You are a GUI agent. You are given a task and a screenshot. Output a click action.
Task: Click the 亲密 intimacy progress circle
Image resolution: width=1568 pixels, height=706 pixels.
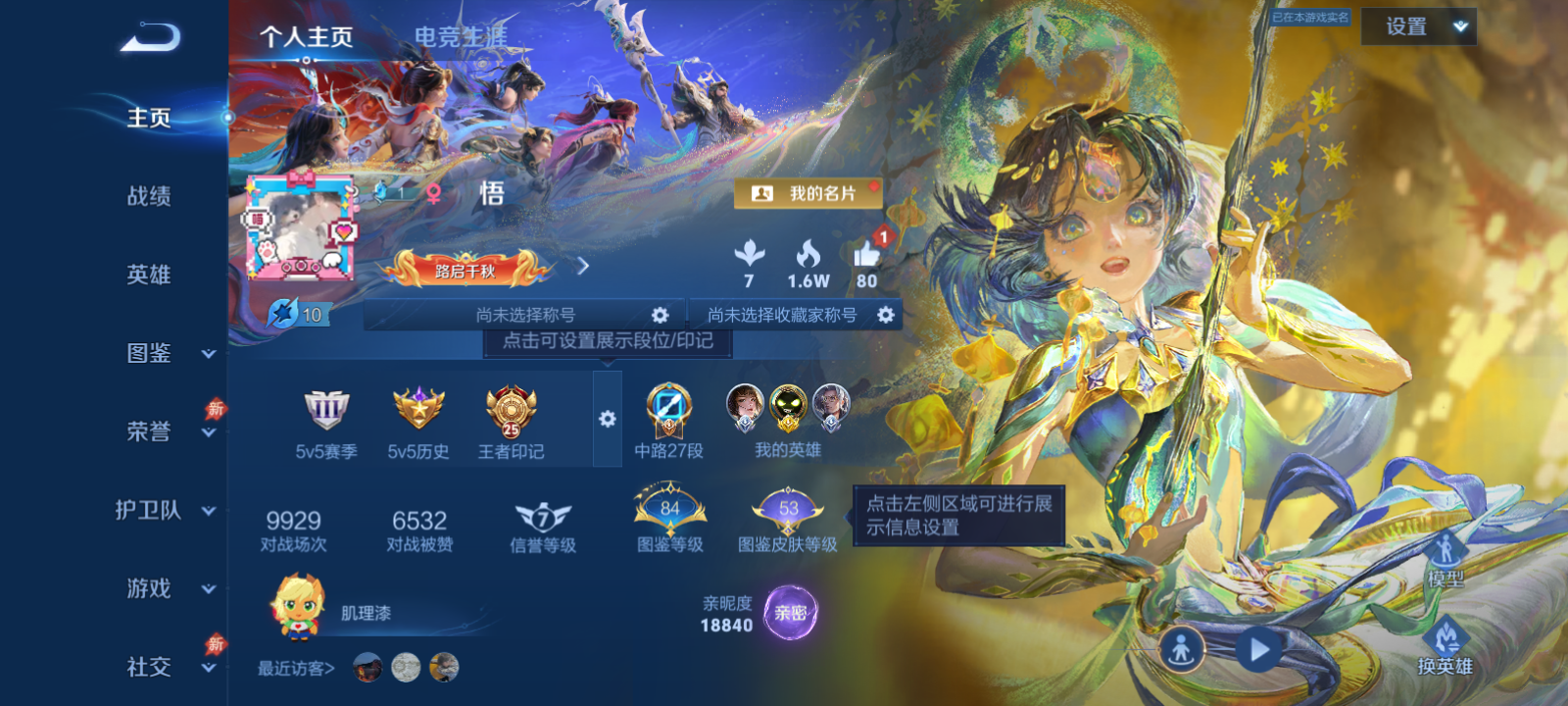[789, 611]
